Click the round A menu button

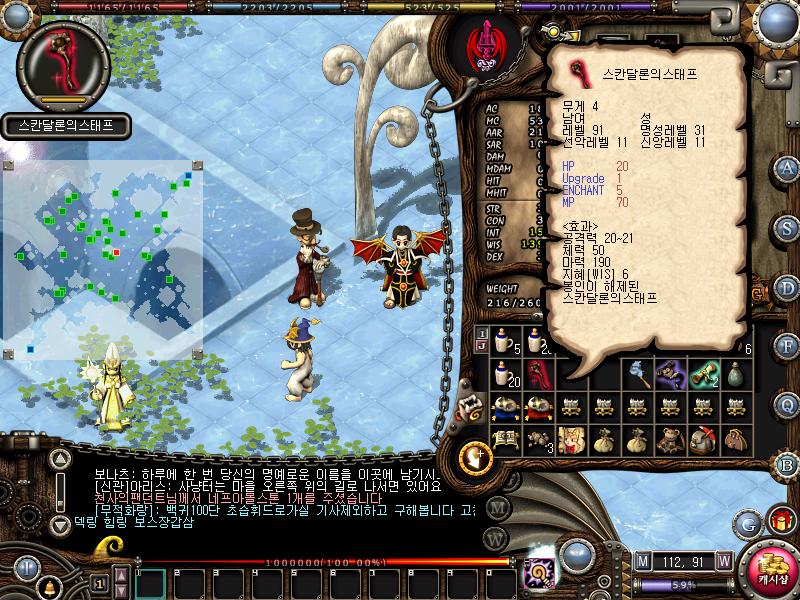(x=787, y=167)
